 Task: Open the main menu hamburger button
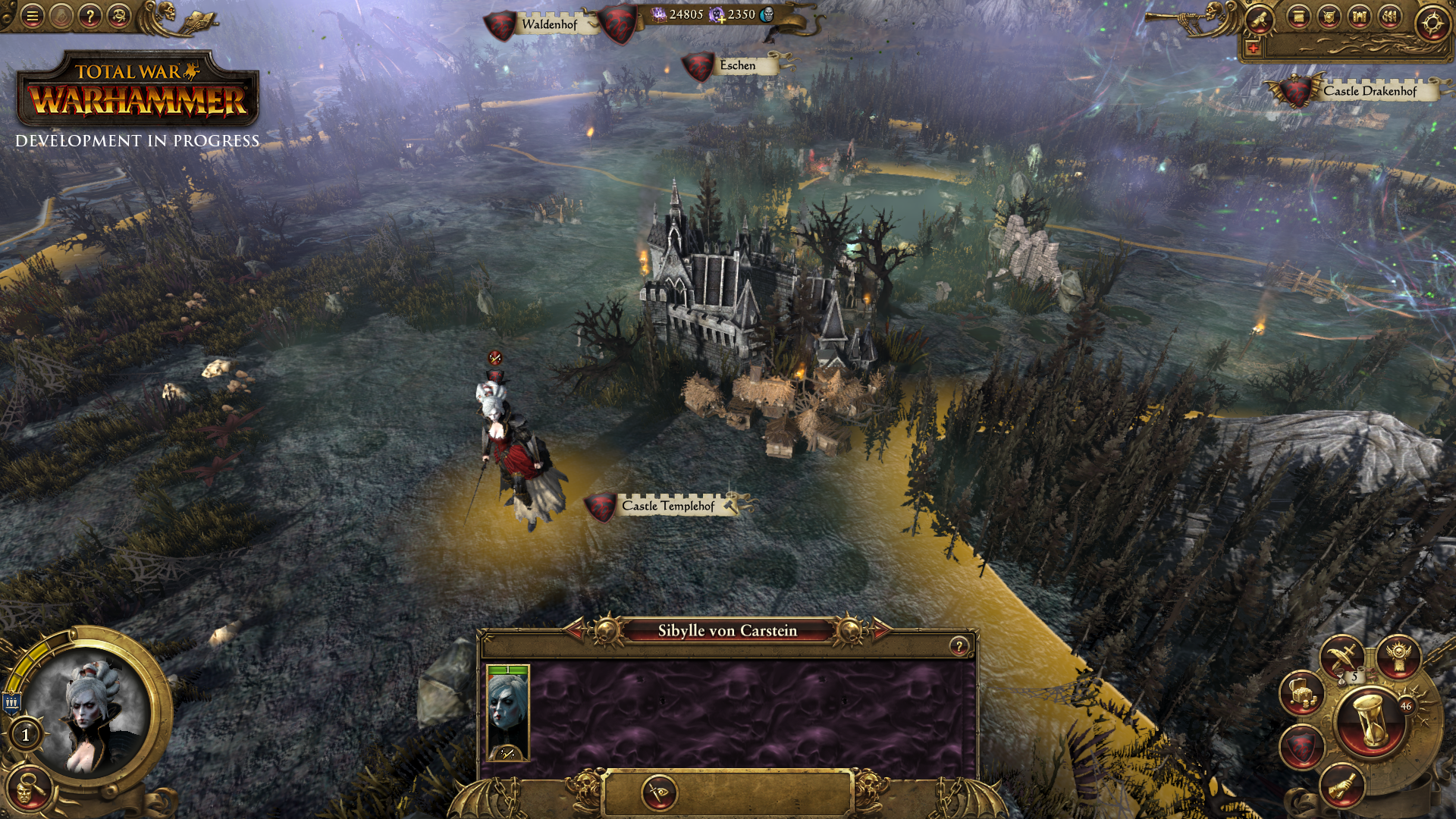pyautogui.click(x=32, y=16)
